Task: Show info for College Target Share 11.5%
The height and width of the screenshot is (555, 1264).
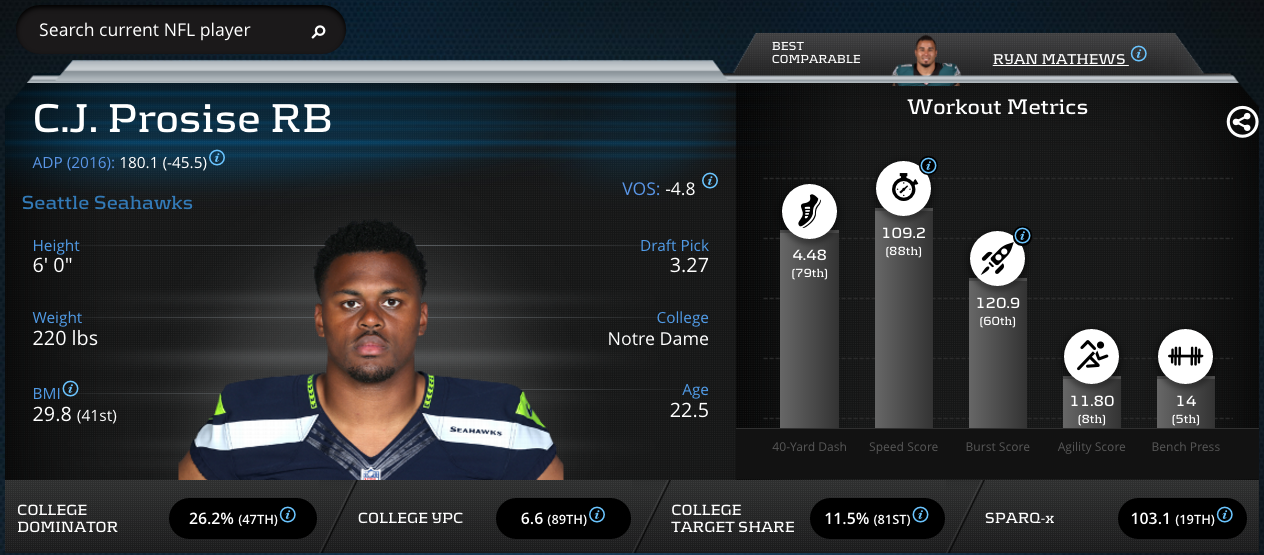Action: (x=921, y=515)
